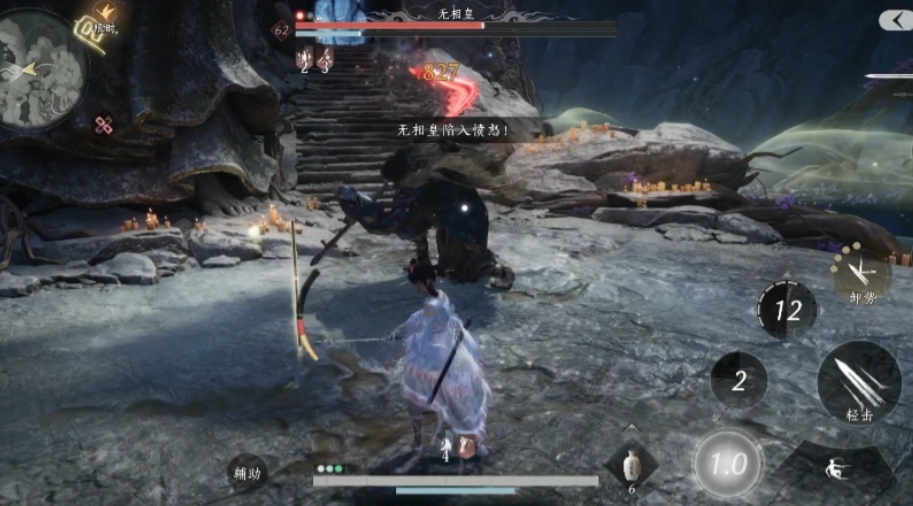
Task: Open the circular minimap
Action: pos(42,66)
